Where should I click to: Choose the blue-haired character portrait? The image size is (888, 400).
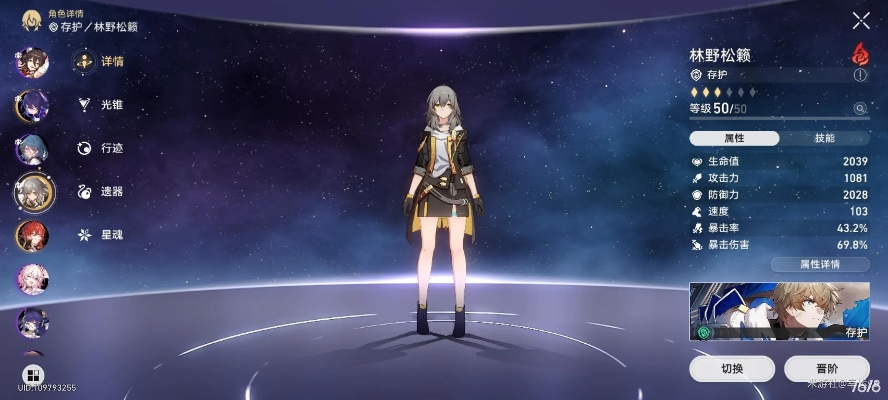pyautogui.click(x=31, y=149)
